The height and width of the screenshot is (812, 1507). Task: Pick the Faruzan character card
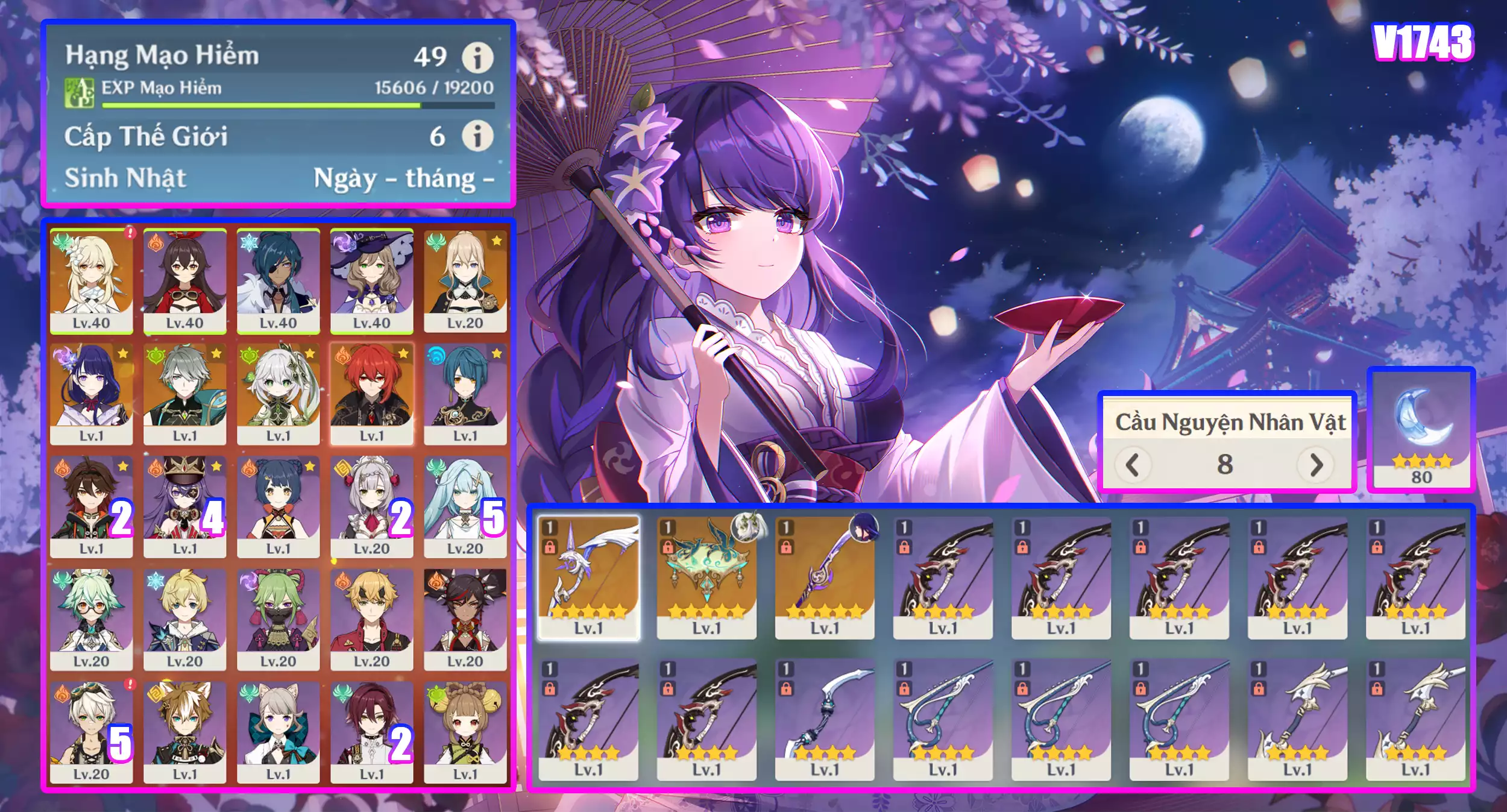(x=465, y=506)
